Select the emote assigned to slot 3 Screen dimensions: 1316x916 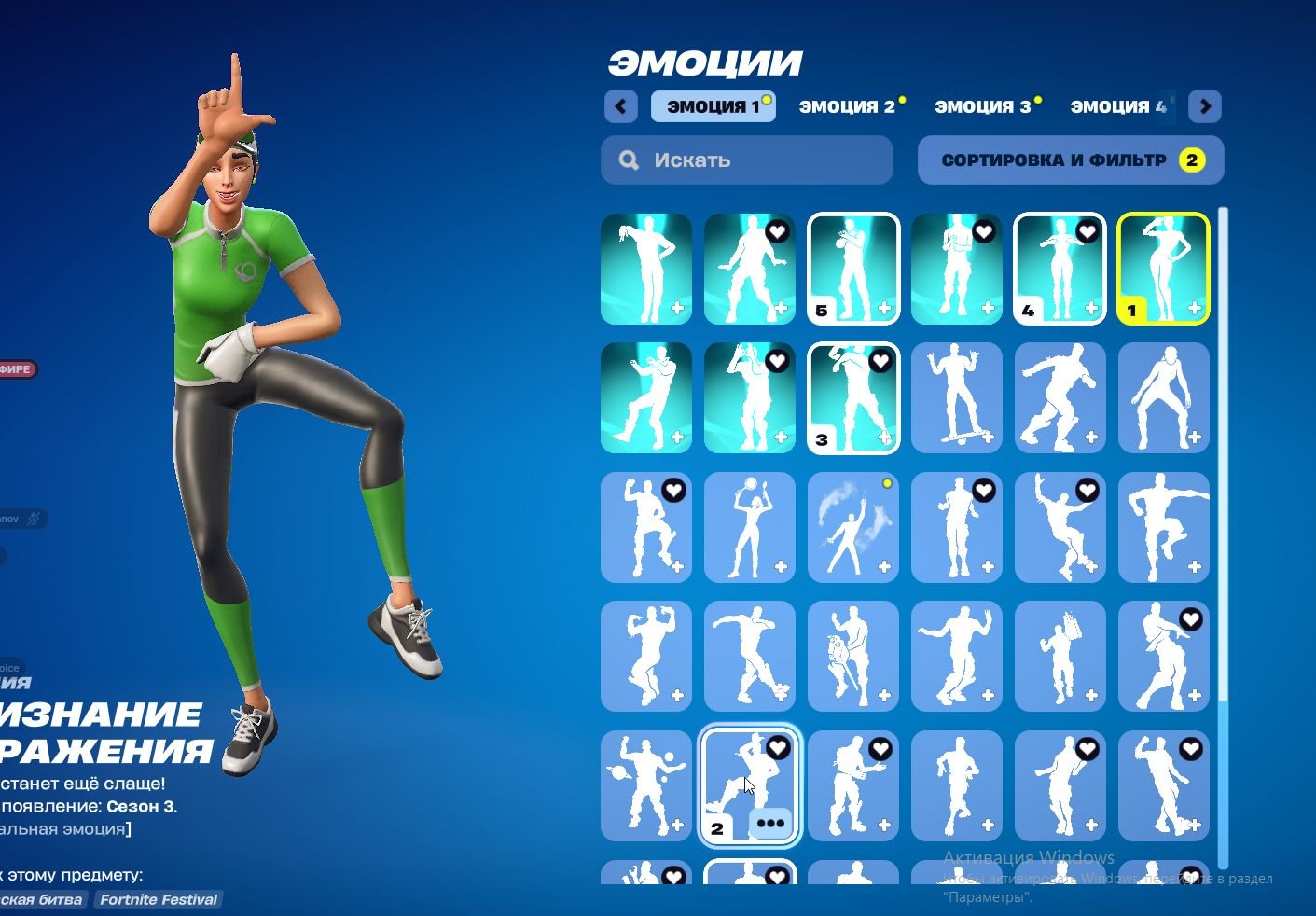click(x=853, y=398)
